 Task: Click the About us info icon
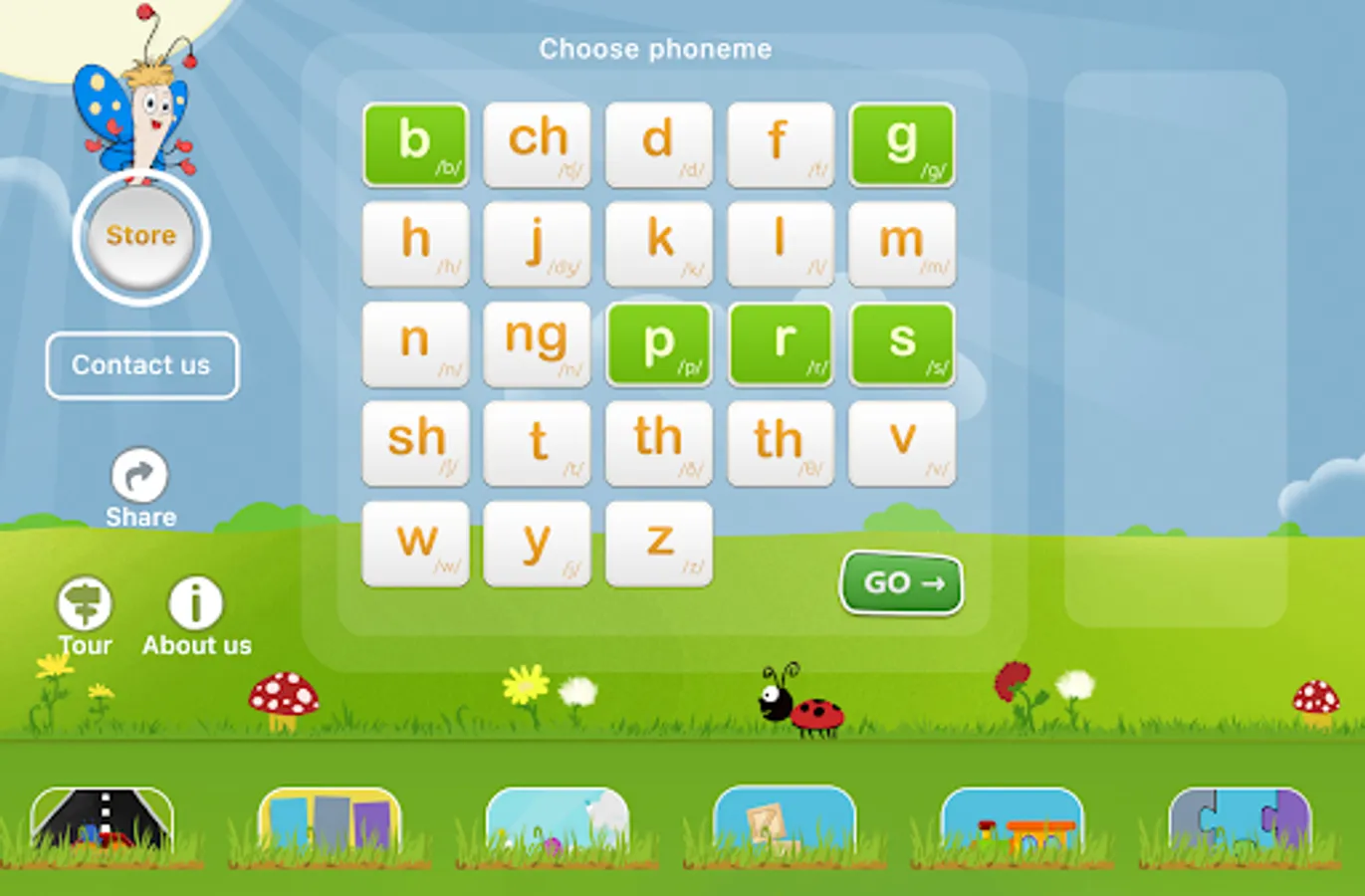[195, 601]
